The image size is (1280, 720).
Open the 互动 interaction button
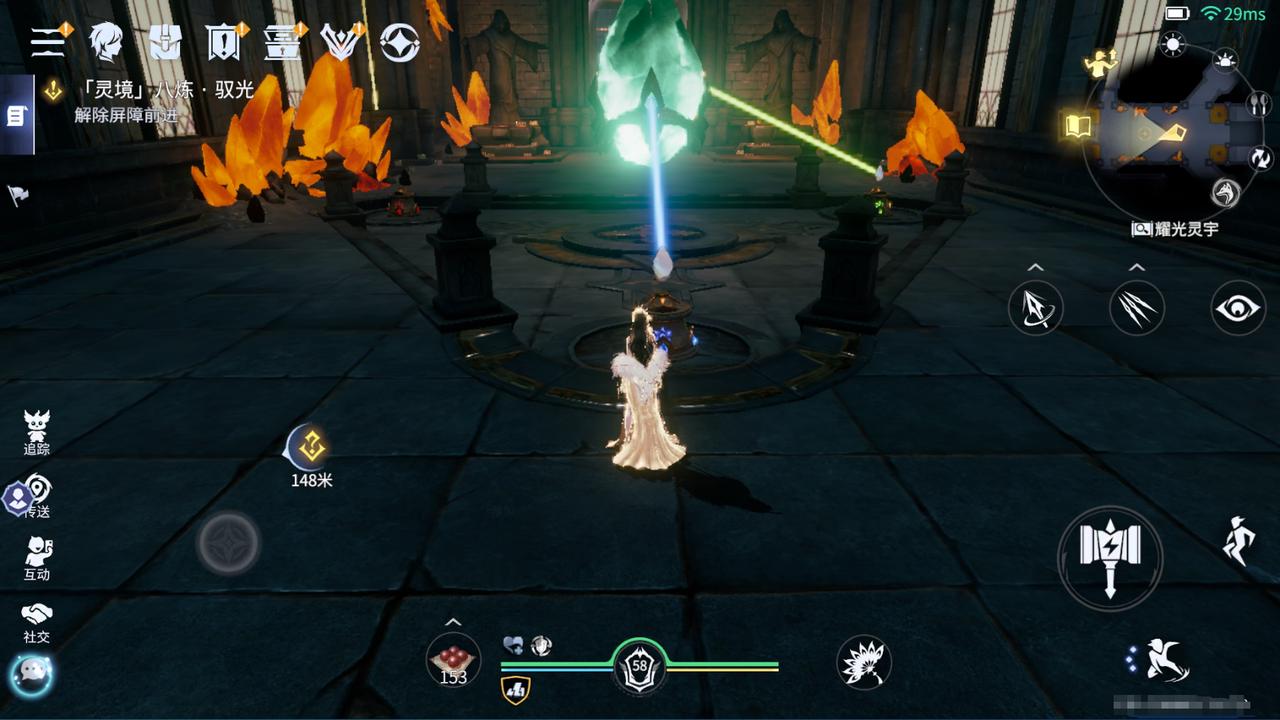(37, 557)
